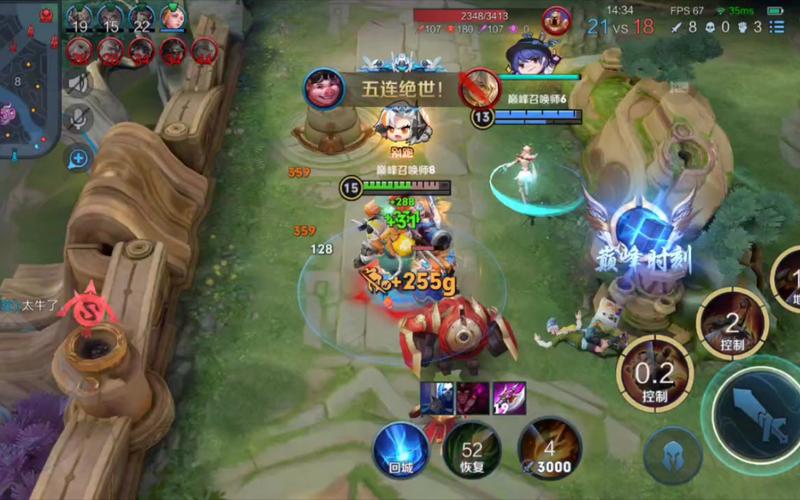Select the blonde teammate portrait
Screen dimensions: 800x500
pos(172,18)
